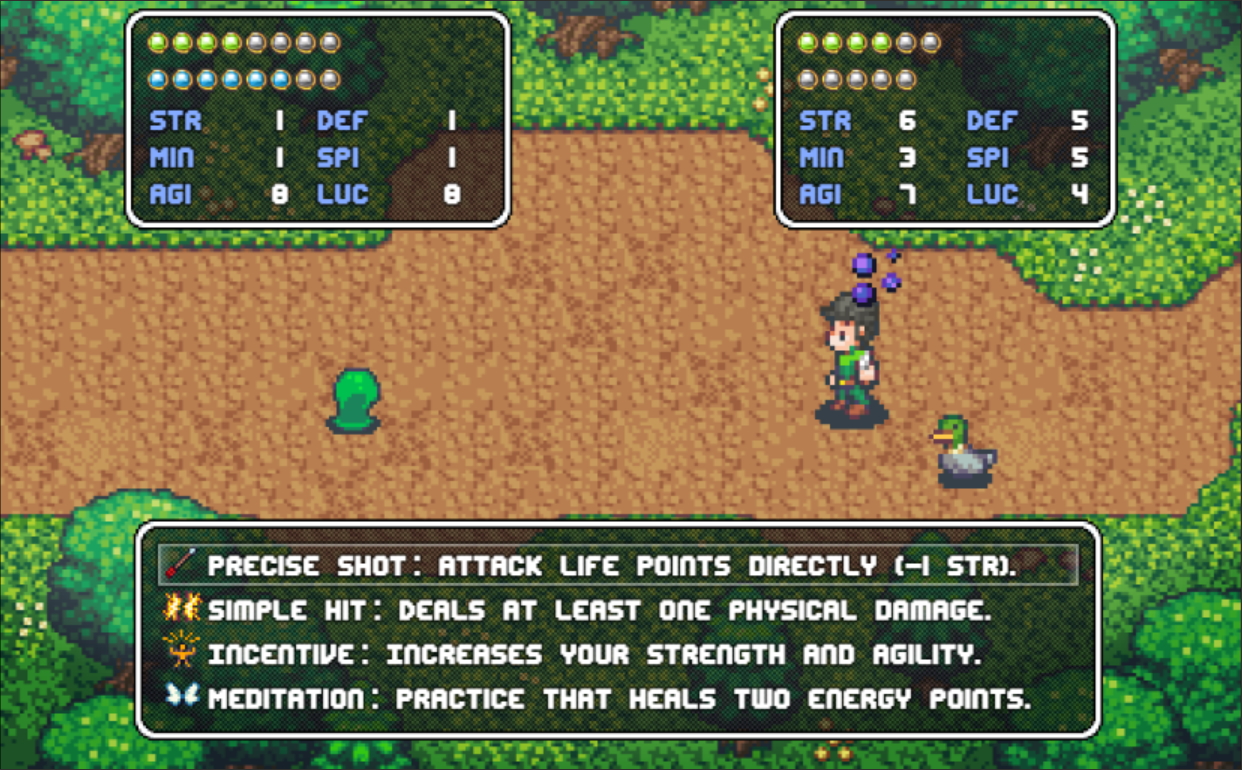Select the Precise Shot skill
The width and height of the screenshot is (1242, 770).
[610, 566]
